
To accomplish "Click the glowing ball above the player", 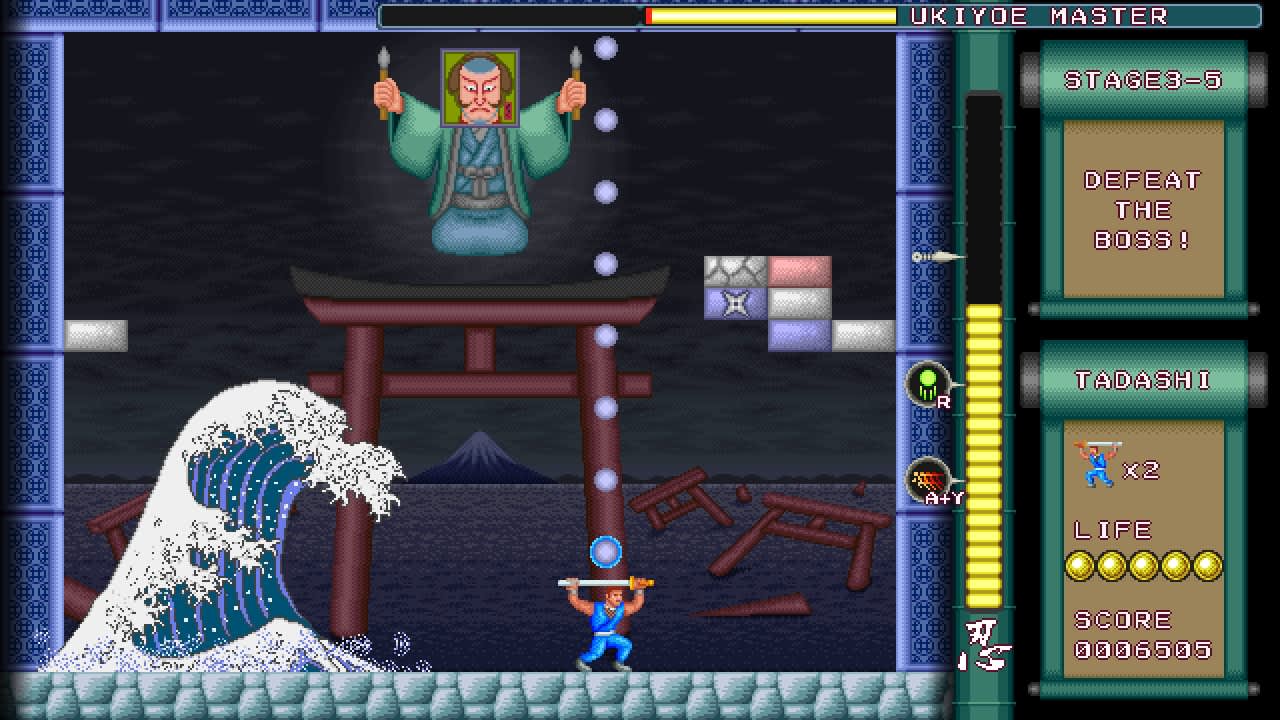I will [605, 549].
